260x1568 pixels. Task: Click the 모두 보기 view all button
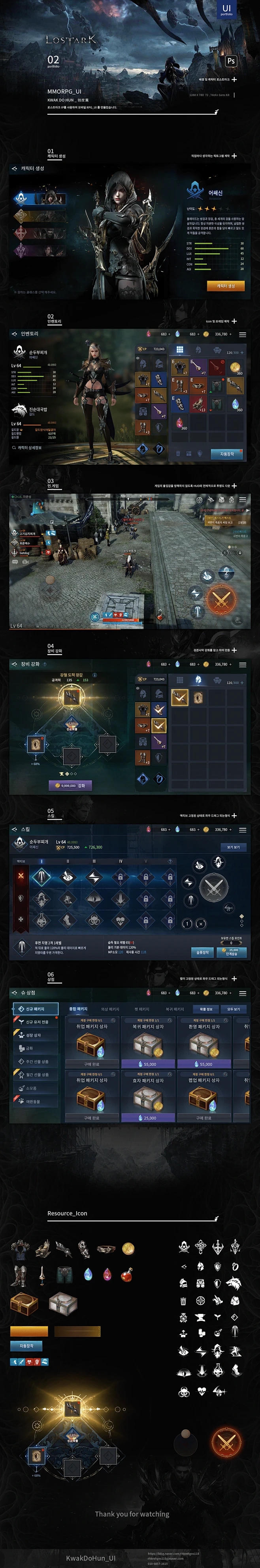click(233, 1009)
